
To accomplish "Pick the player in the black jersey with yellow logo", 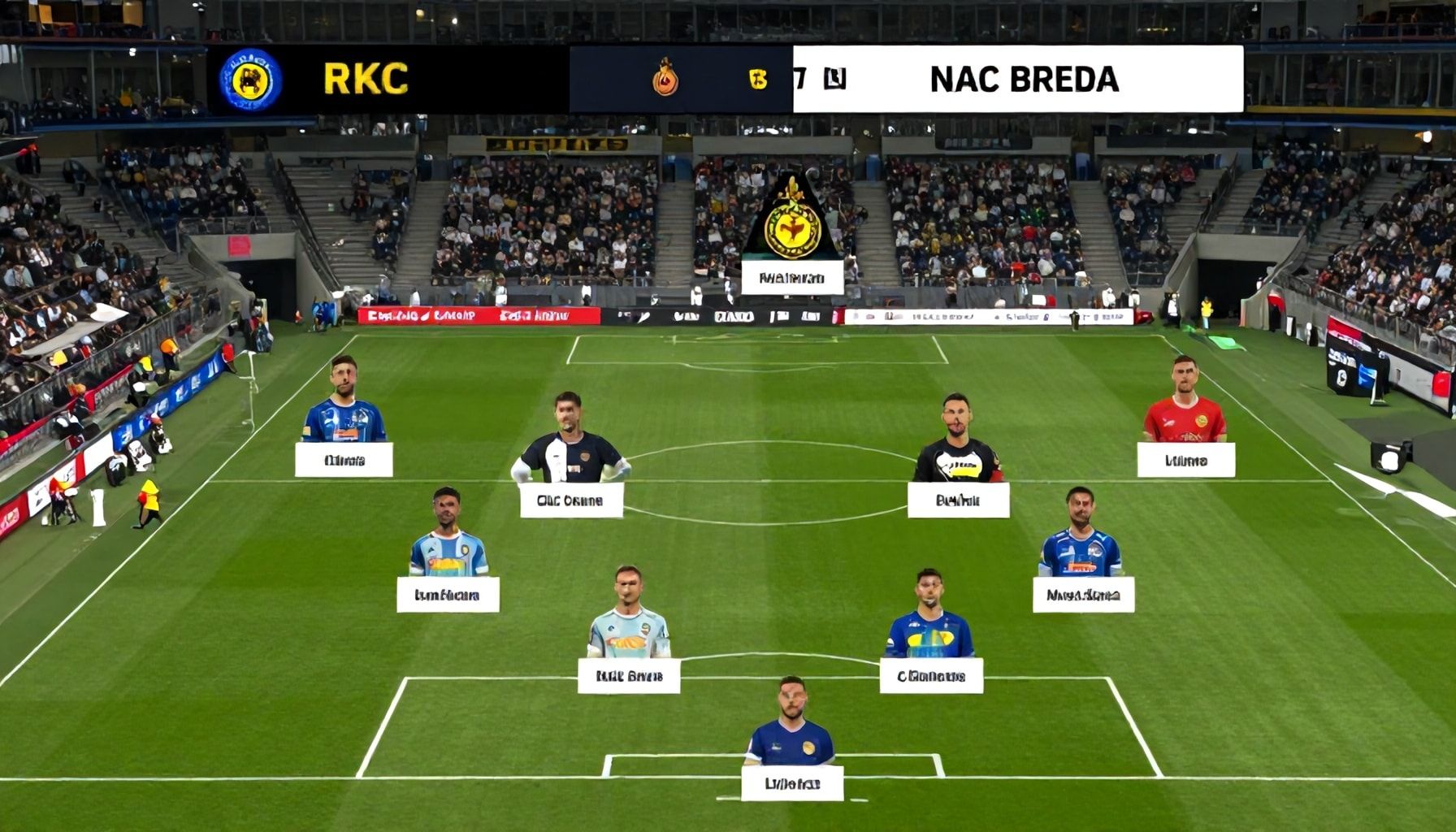I will tap(957, 451).
